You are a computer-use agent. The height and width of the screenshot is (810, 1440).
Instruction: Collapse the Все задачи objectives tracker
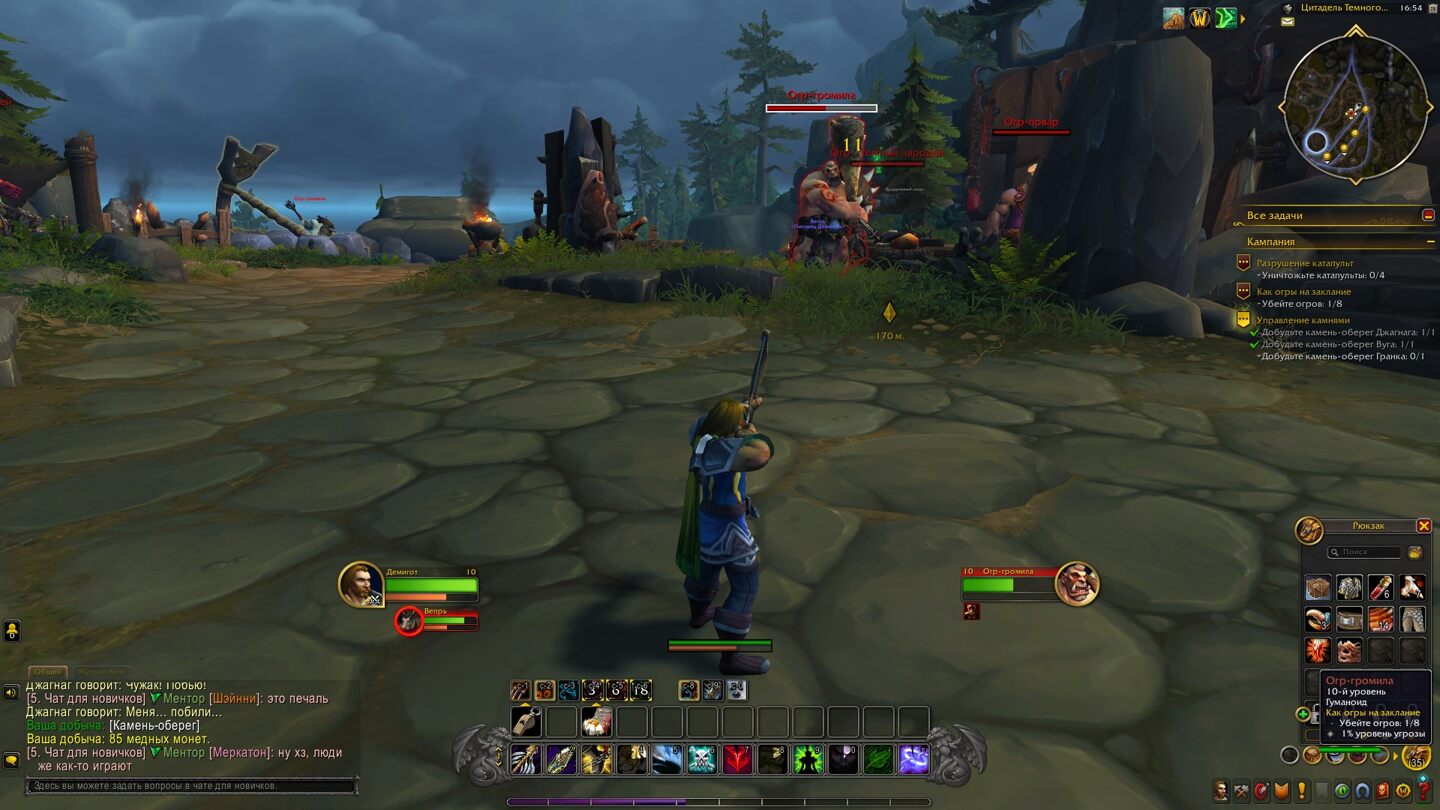[1428, 215]
